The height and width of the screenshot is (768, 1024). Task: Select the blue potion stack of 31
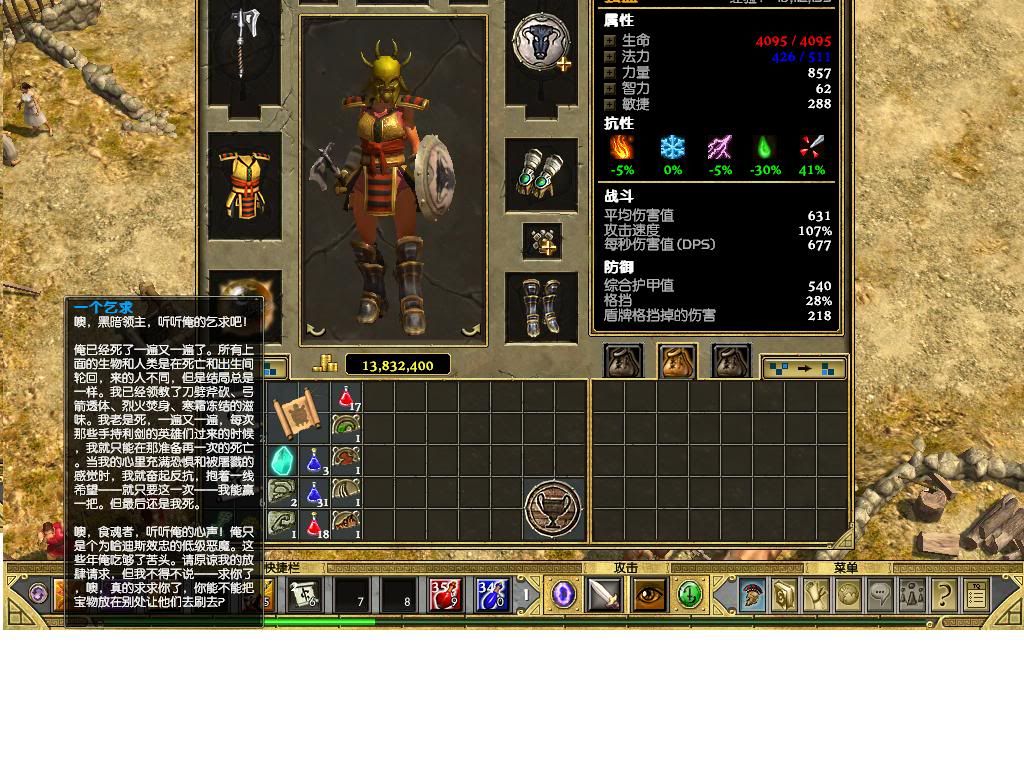pyautogui.click(x=314, y=493)
